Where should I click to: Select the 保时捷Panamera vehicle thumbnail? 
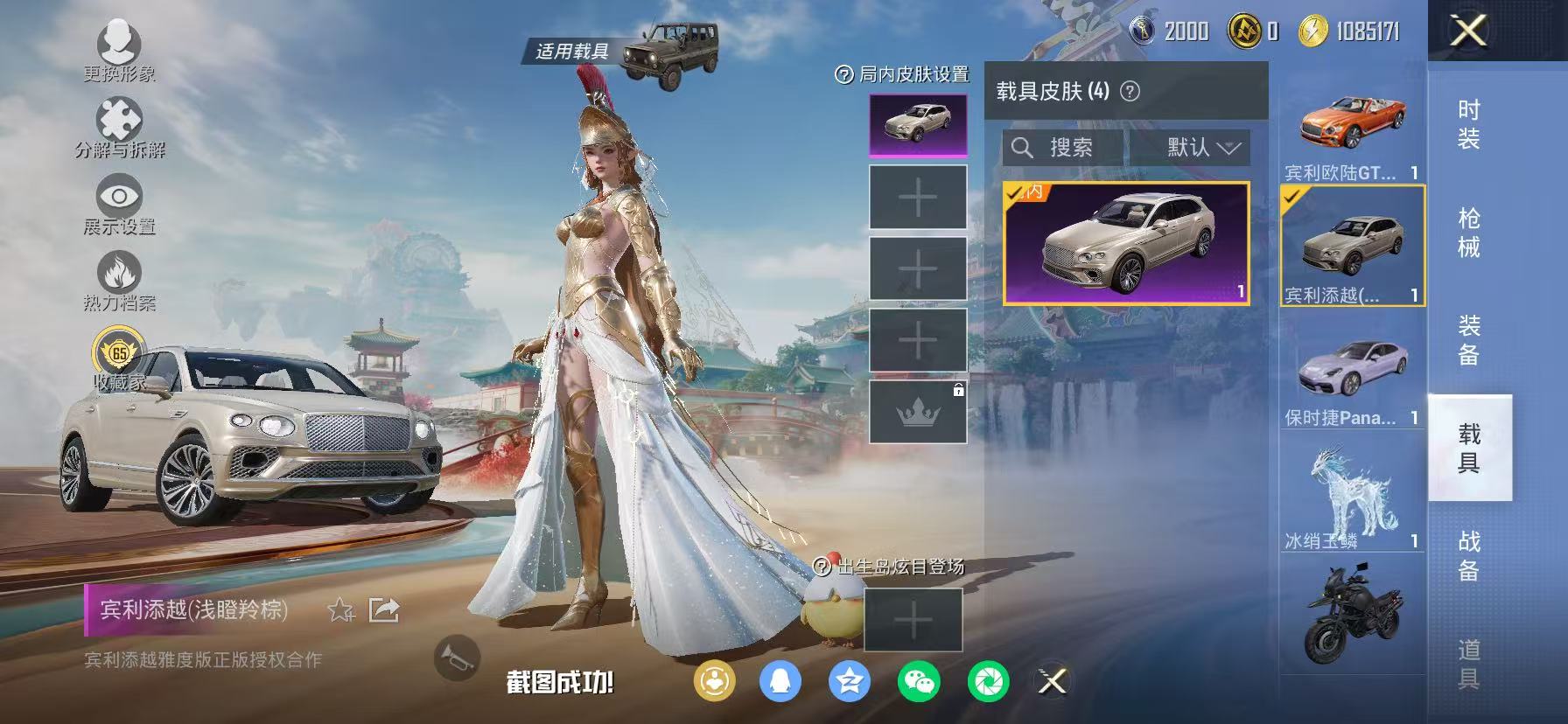click(1352, 366)
